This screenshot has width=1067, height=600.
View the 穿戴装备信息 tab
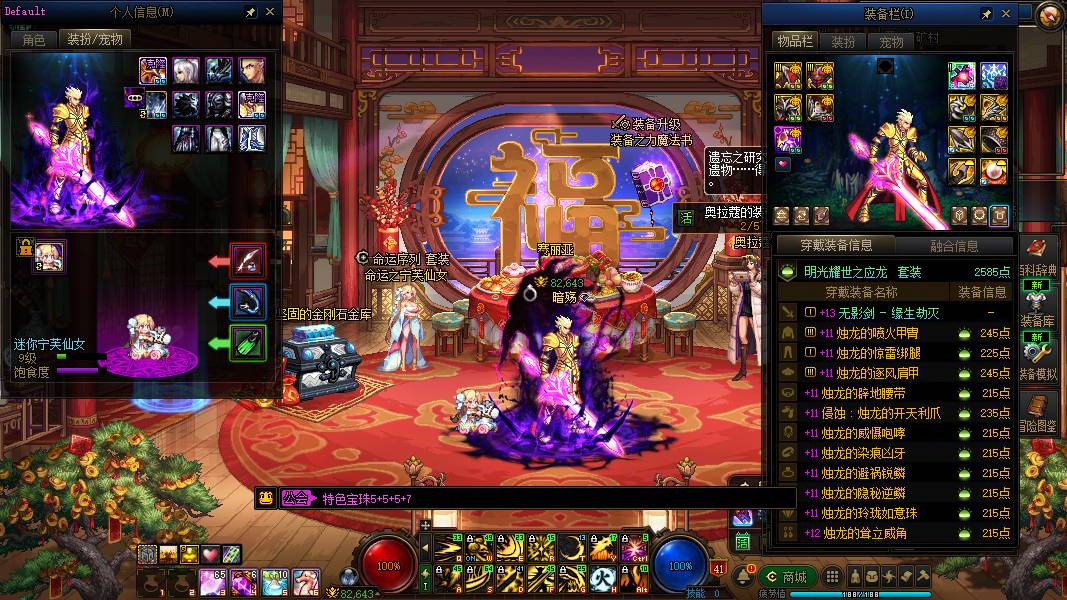click(x=836, y=246)
